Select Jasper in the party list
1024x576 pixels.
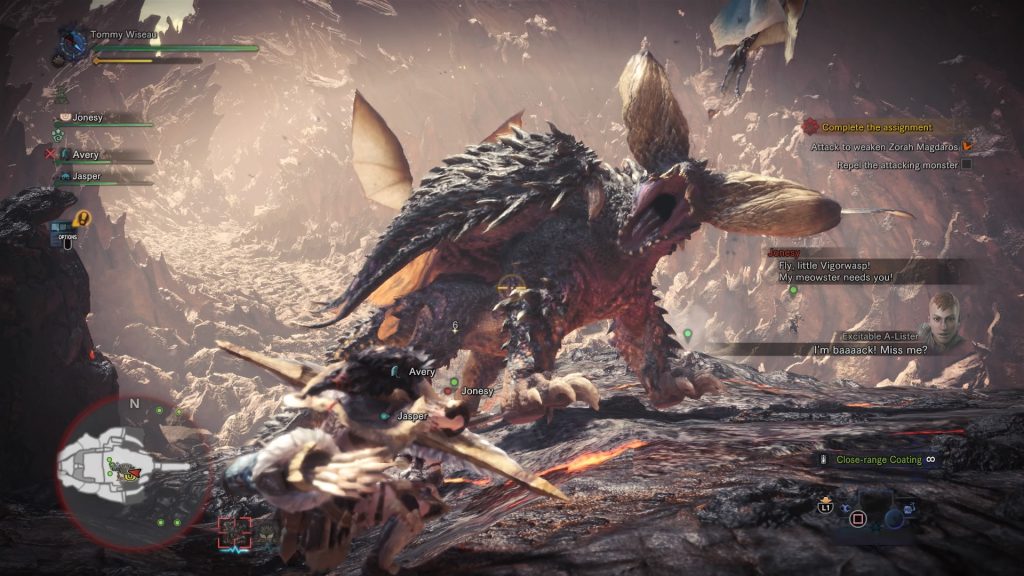(86, 176)
